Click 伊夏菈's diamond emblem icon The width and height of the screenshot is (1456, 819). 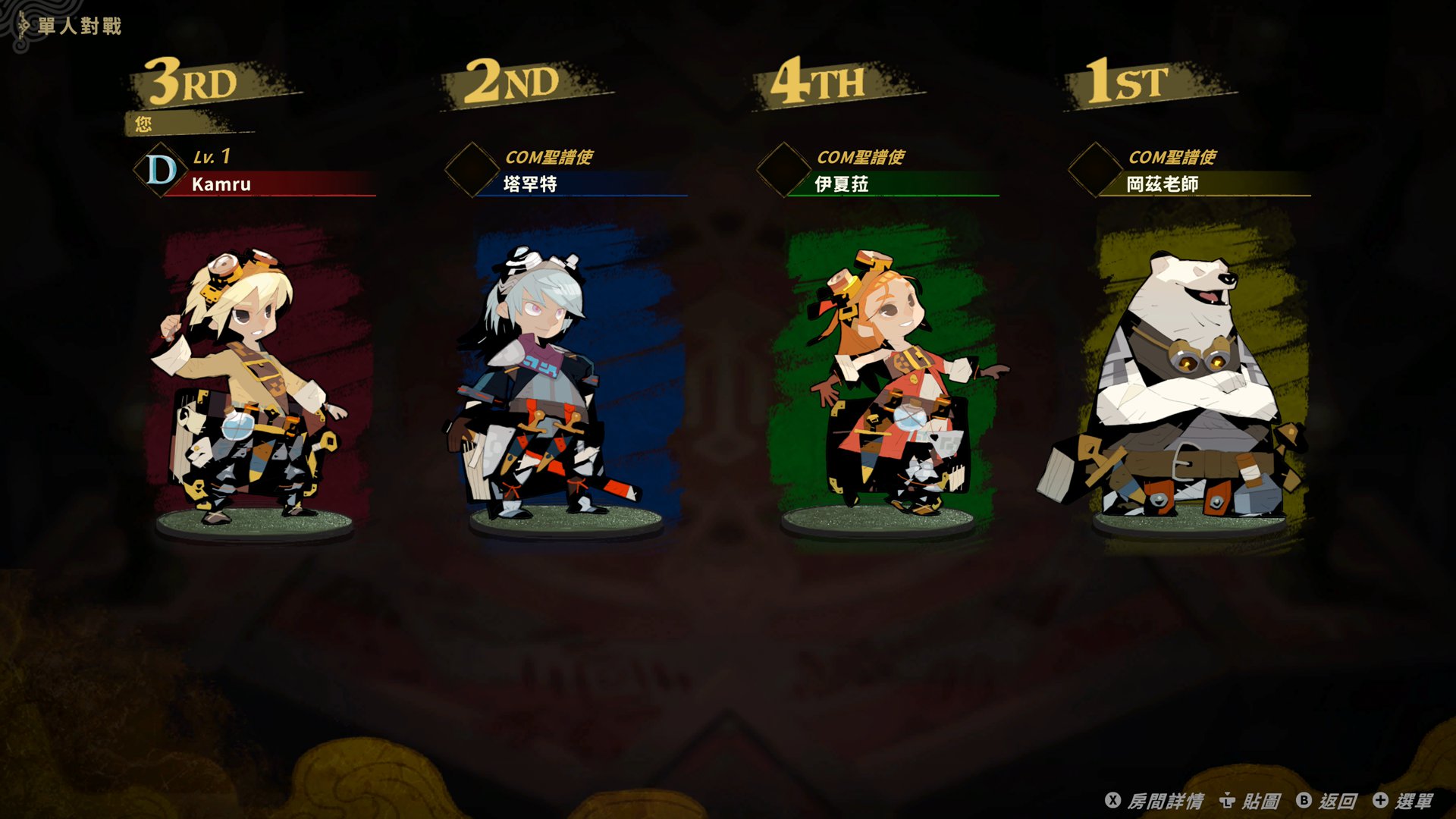click(x=782, y=171)
